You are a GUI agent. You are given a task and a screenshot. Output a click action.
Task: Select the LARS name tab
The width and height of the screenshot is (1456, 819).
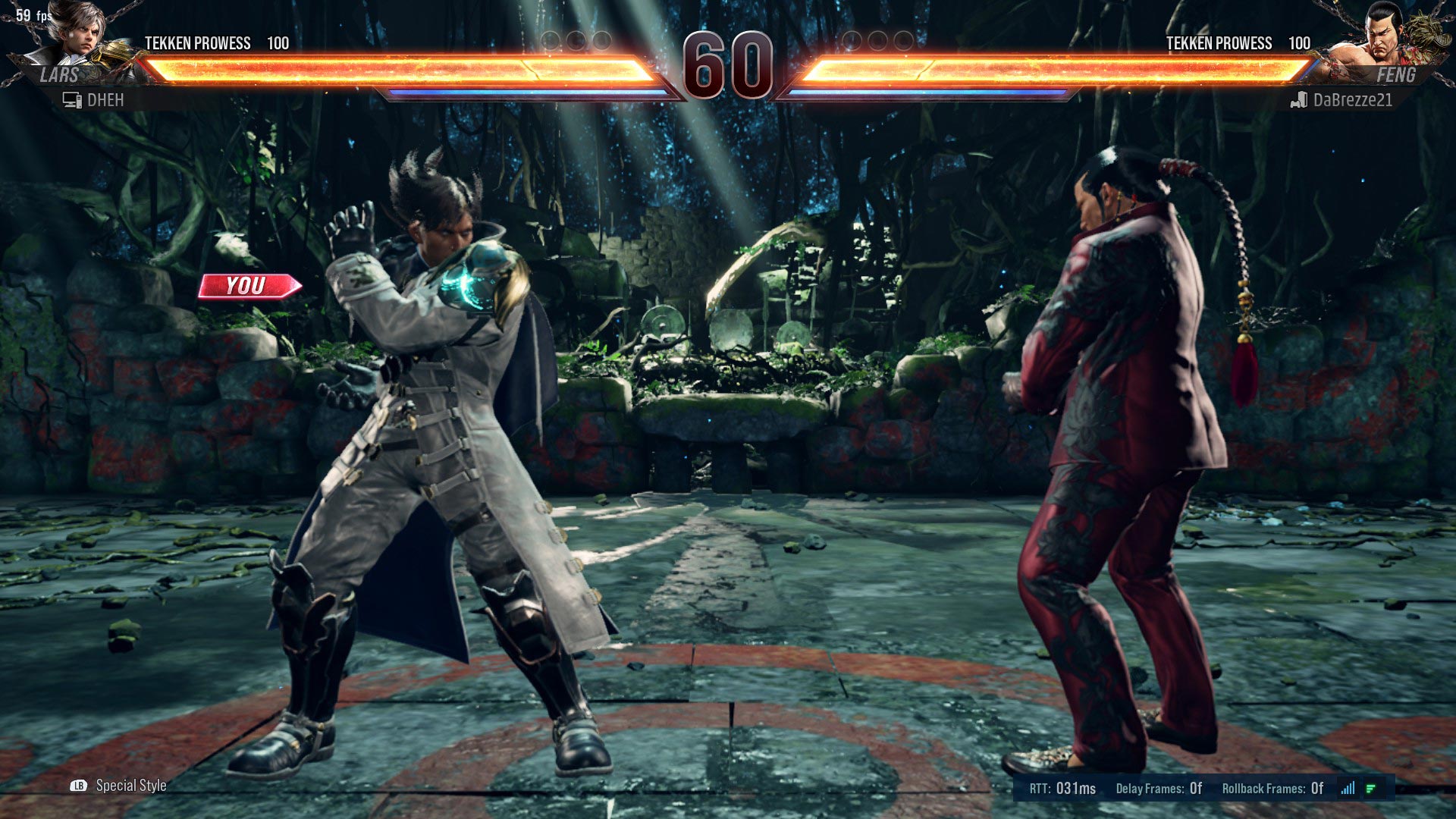61,74
